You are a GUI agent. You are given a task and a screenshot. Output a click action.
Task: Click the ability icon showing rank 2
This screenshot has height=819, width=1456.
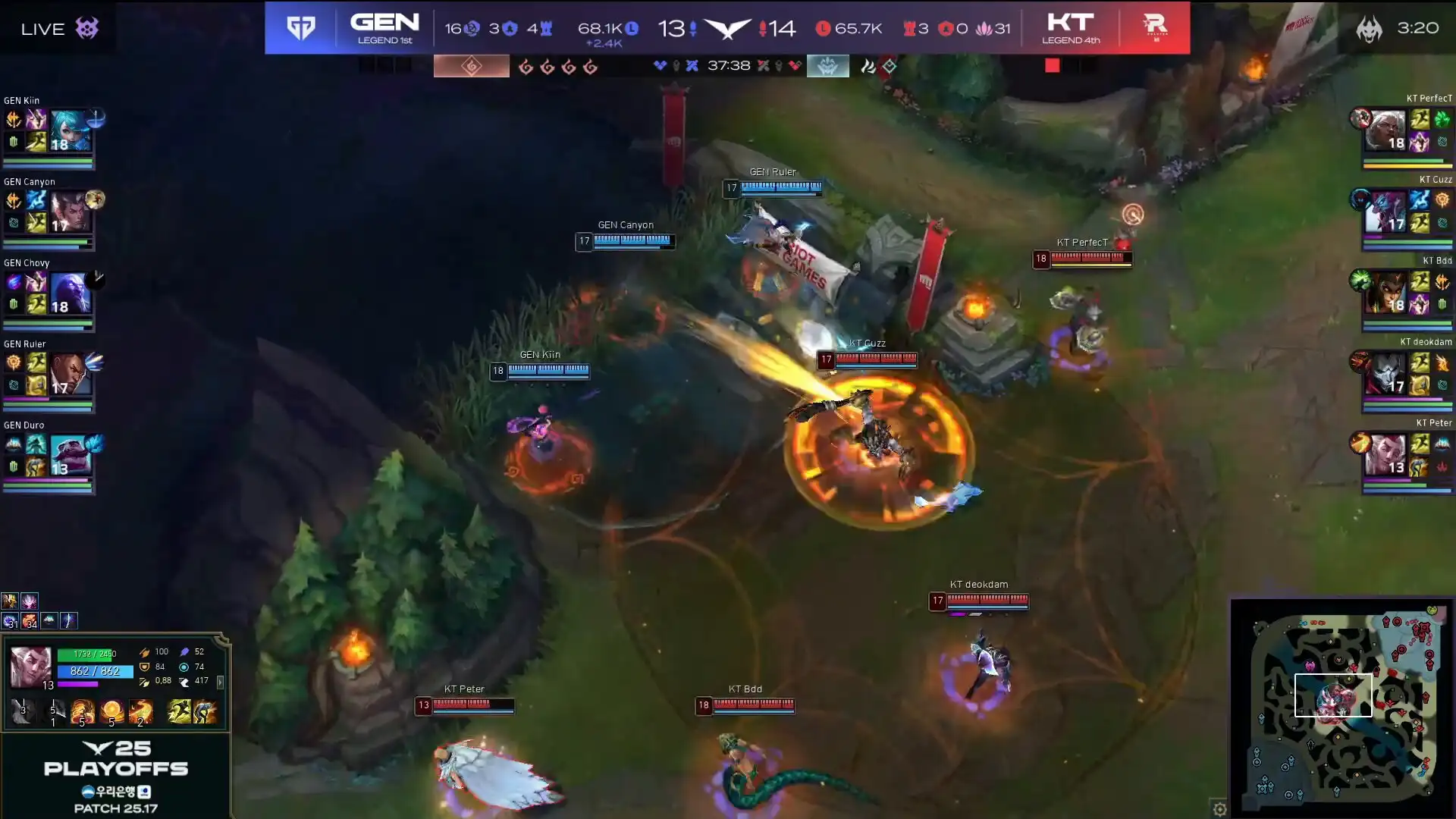[140, 711]
